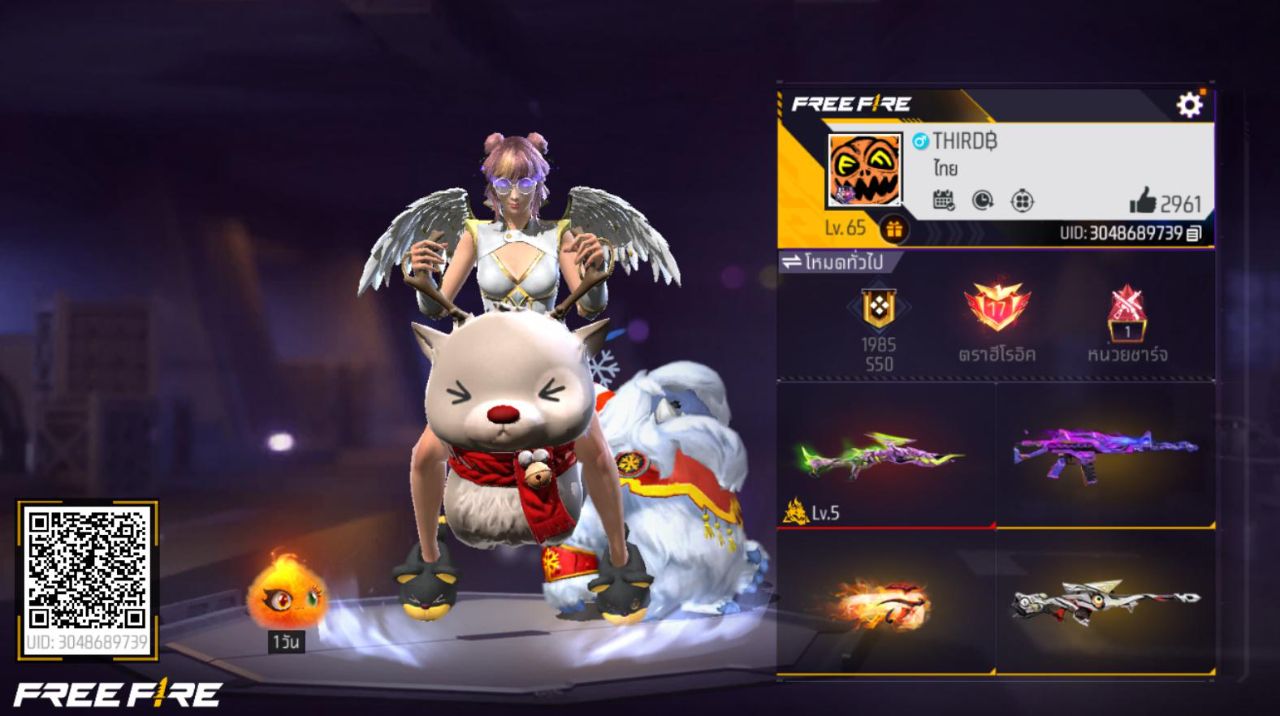Open settings with the gear icon
The image size is (1280, 716).
1189,105
